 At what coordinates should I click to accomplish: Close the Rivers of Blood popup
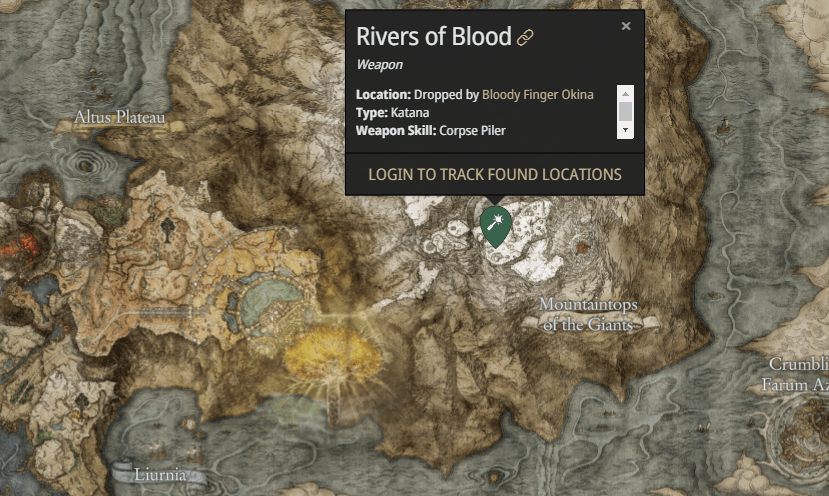tap(626, 27)
